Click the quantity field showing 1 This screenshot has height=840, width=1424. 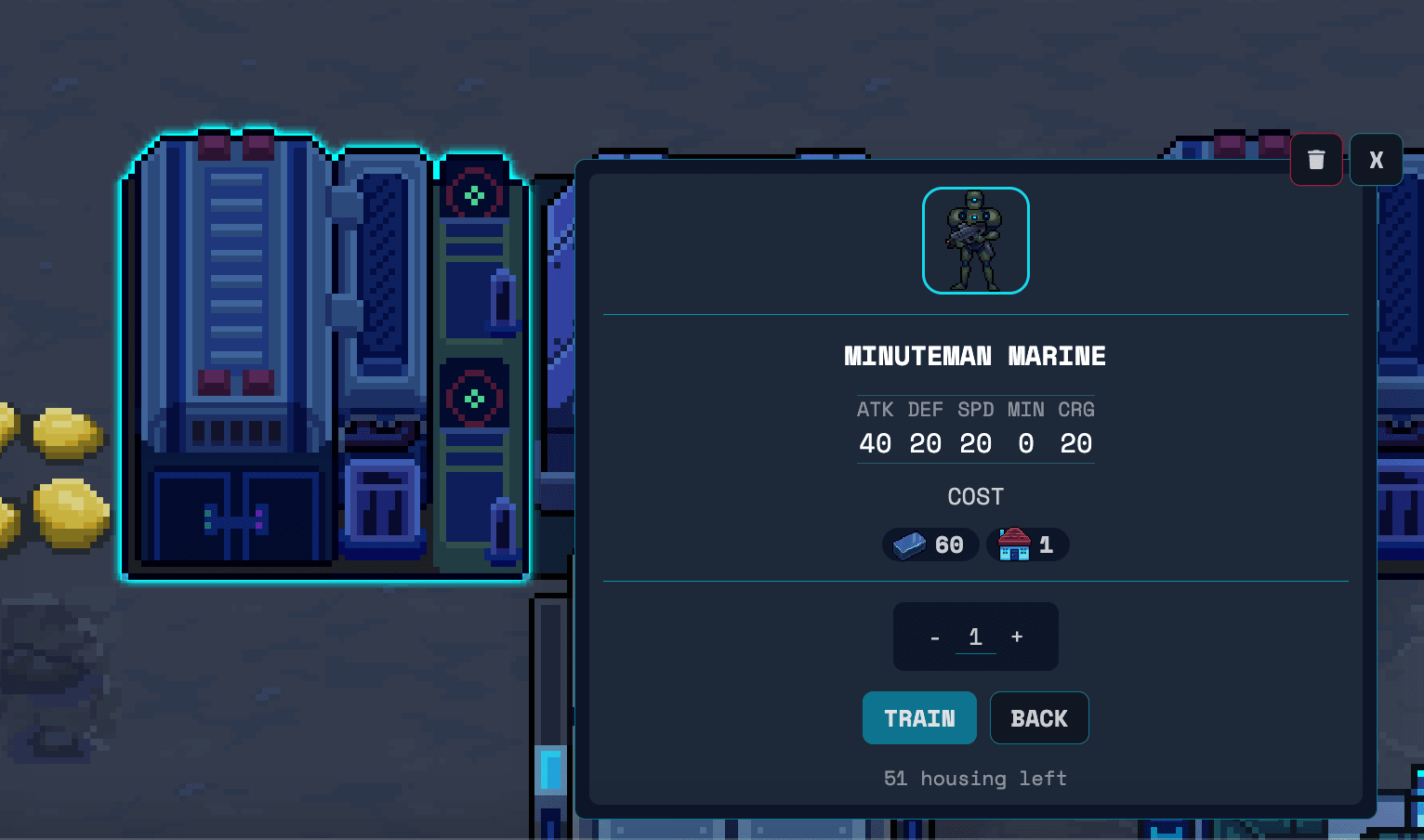[x=975, y=637]
